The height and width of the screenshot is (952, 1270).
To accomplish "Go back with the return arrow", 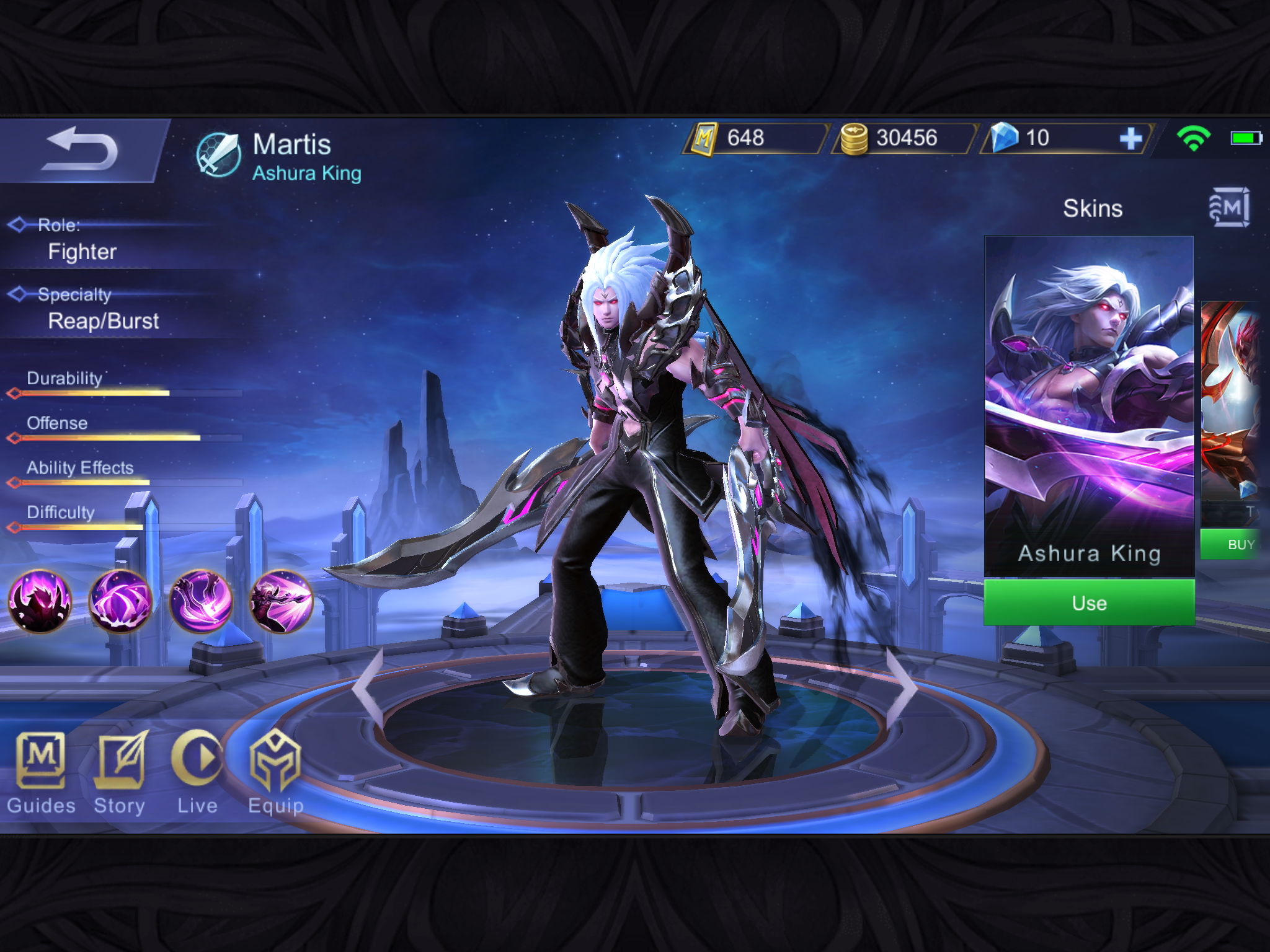I will (x=81, y=150).
